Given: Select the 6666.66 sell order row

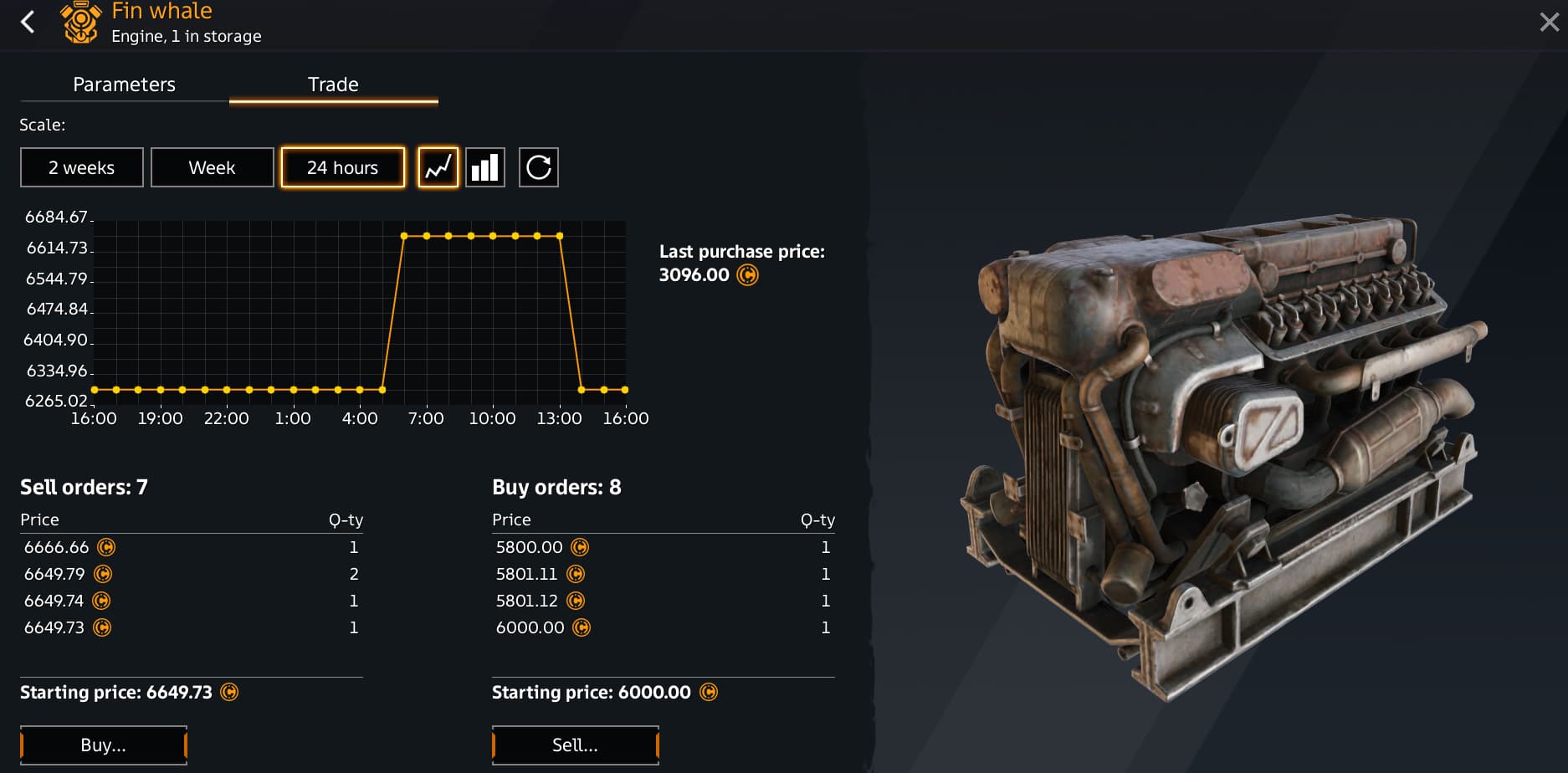Looking at the screenshot, I should 191,547.
